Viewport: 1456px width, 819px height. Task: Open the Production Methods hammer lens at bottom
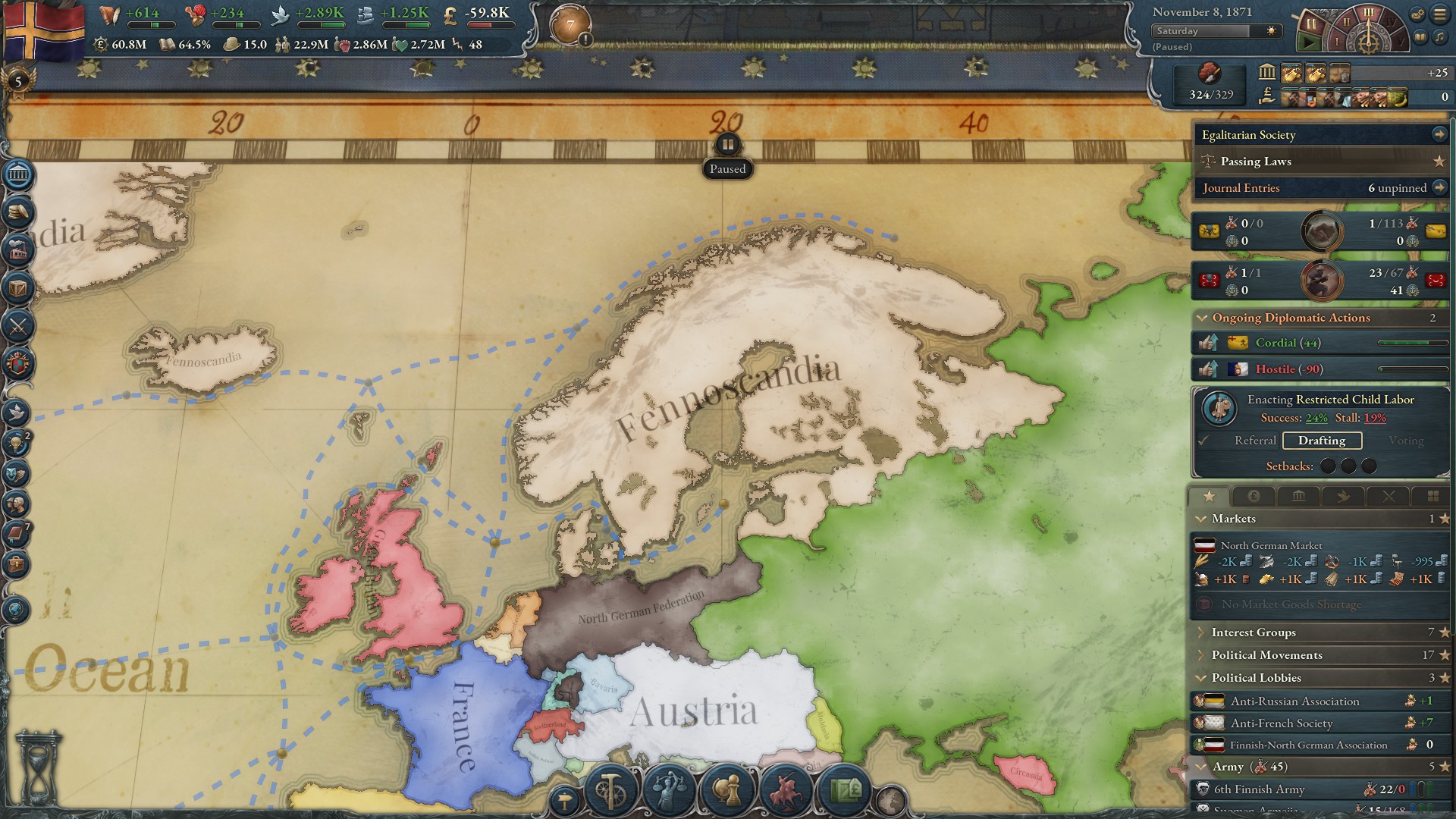pos(609,792)
